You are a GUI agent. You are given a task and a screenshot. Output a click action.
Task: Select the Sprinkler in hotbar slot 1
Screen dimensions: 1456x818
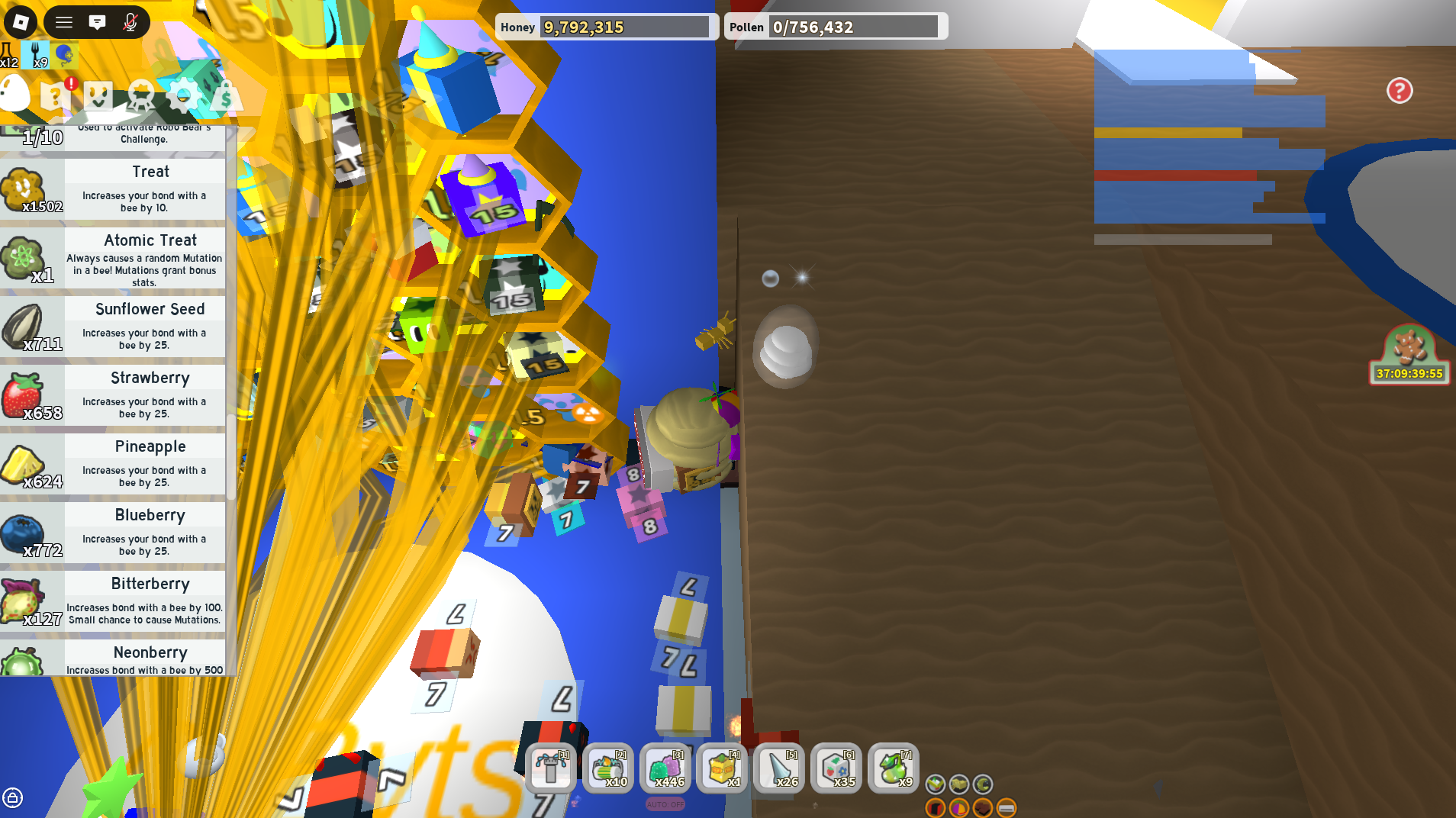click(x=551, y=768)
